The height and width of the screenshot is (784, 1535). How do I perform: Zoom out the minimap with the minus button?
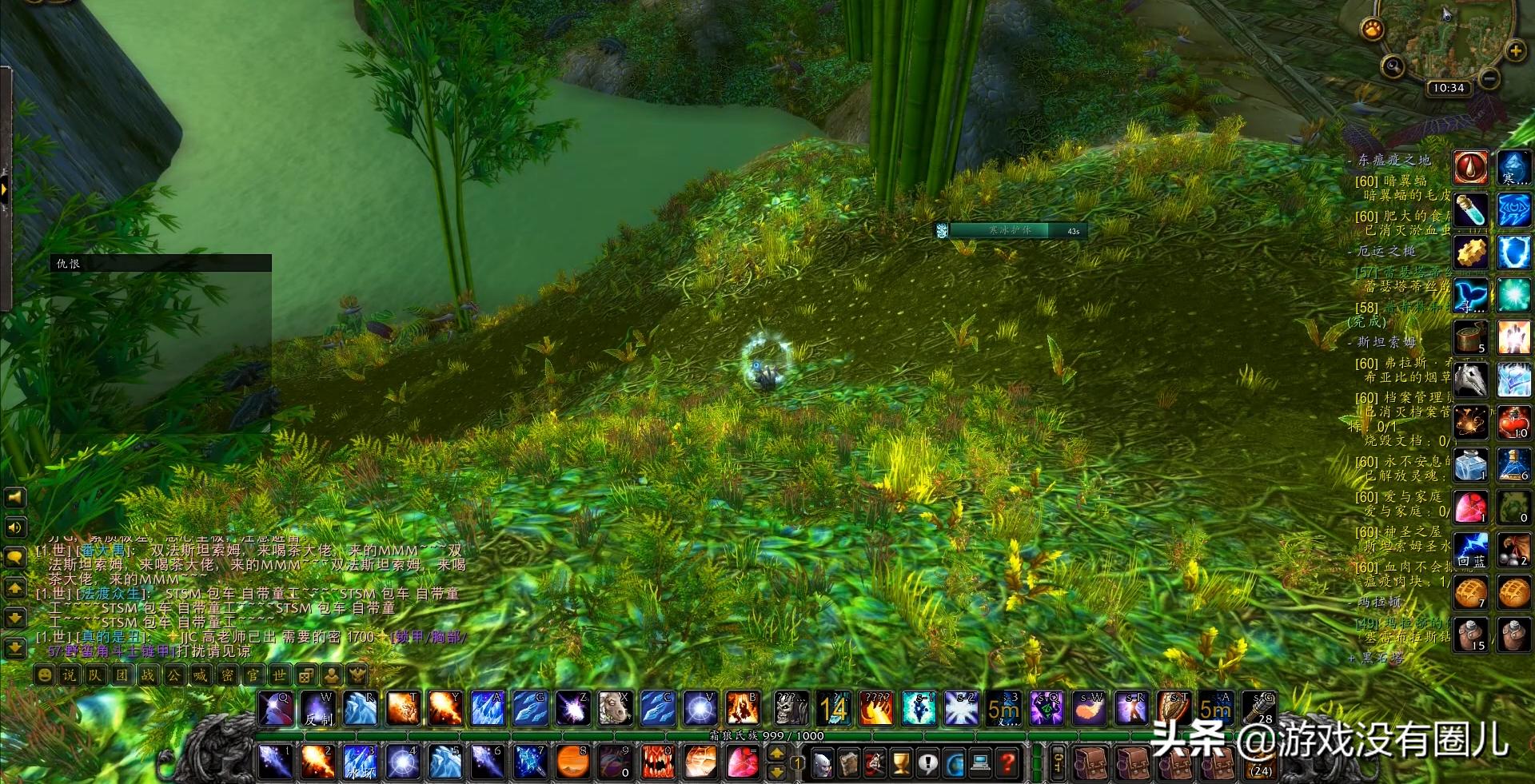(1489, 78)
